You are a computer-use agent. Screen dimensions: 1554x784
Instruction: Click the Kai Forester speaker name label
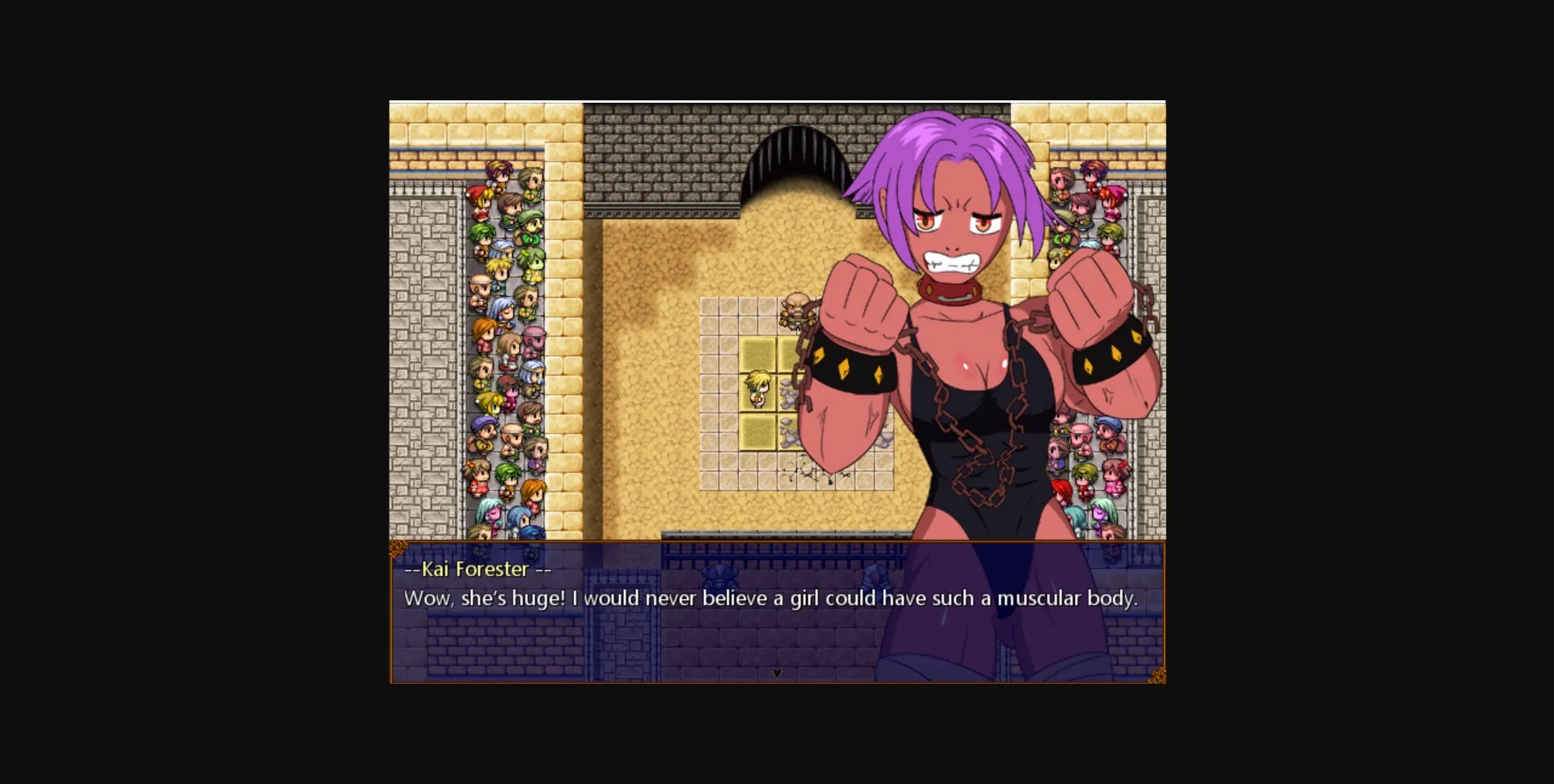[x=476, y=570]
